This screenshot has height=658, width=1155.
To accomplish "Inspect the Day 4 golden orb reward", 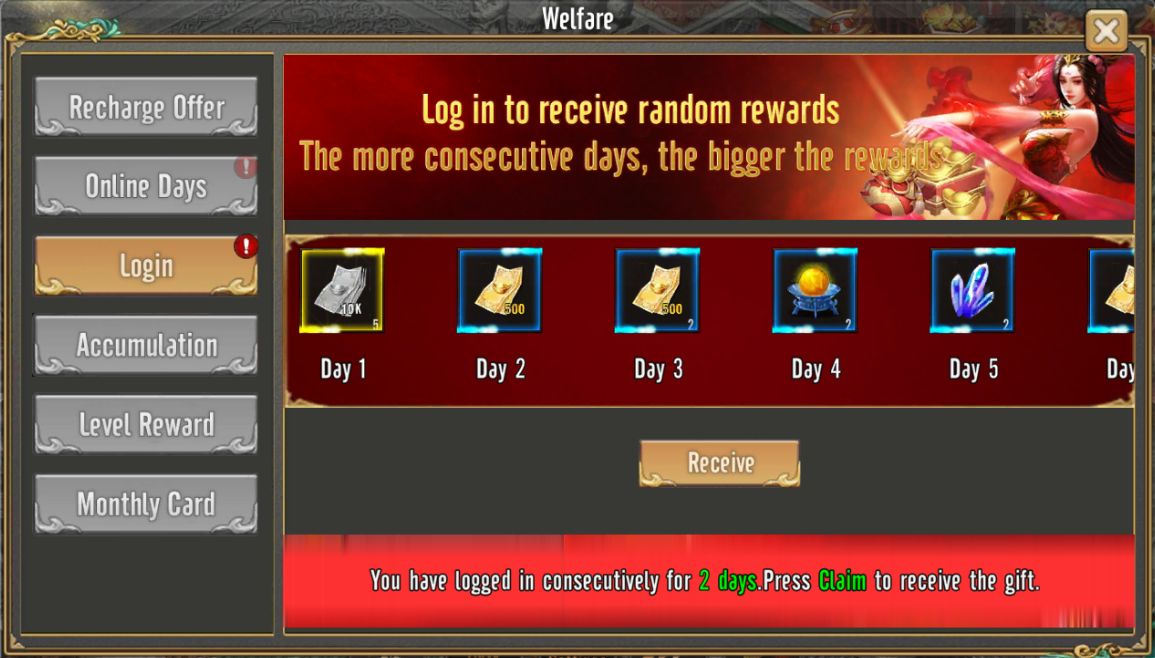I will click(815, 290).
